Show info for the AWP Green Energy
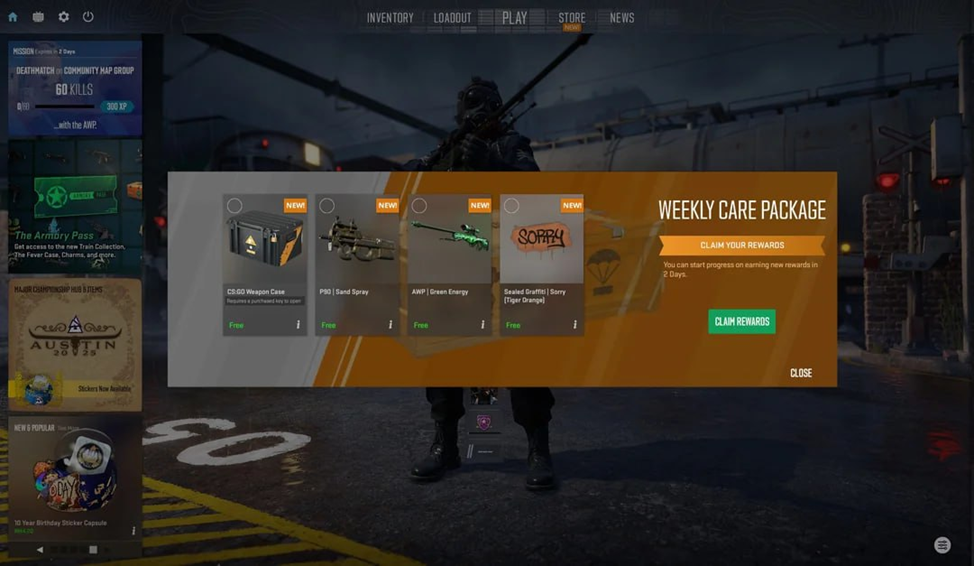This screenshot has width=974, height=566. (x=483, y=325)
